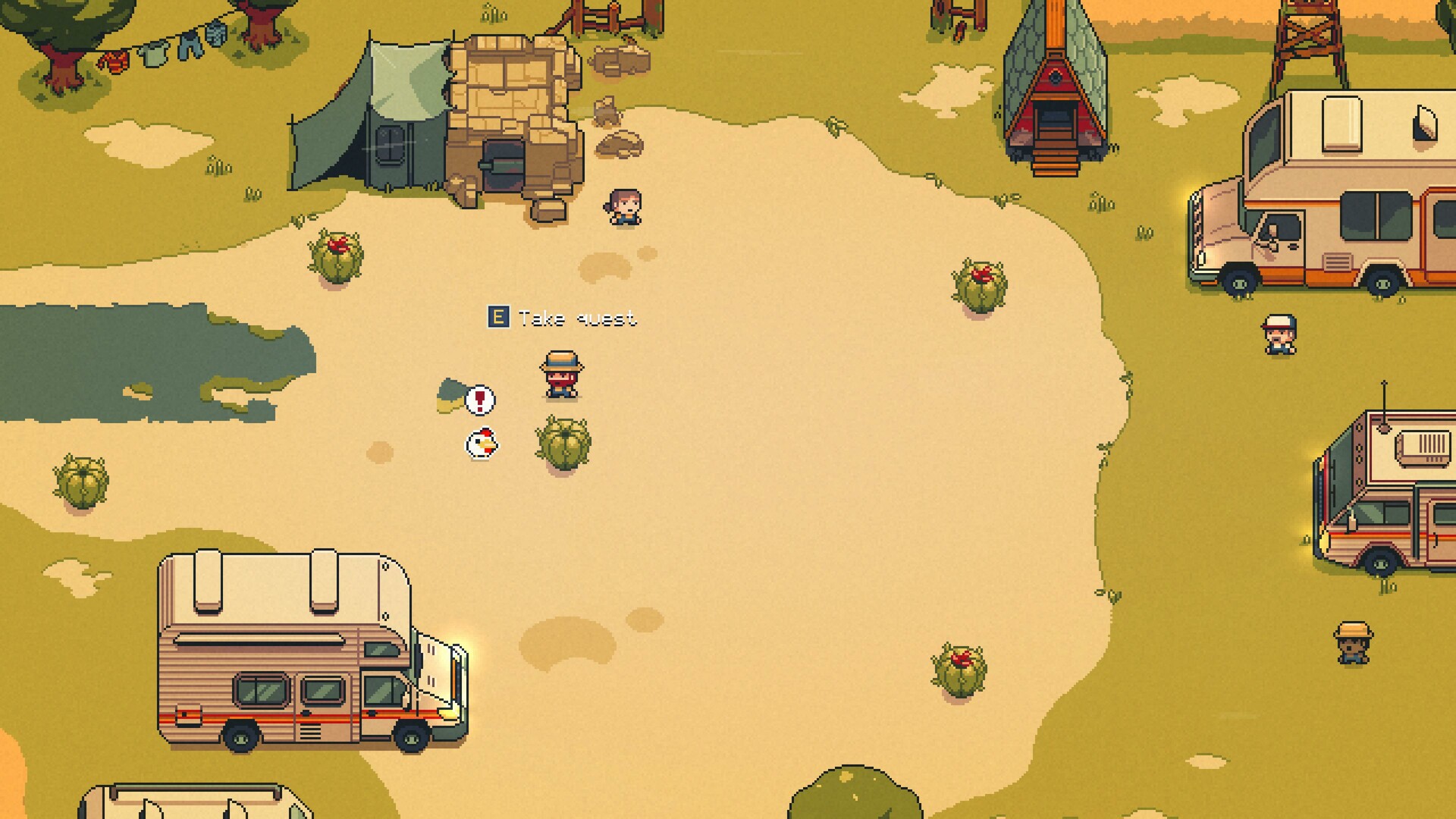Select the orange shirt on the clothesline

114,61
